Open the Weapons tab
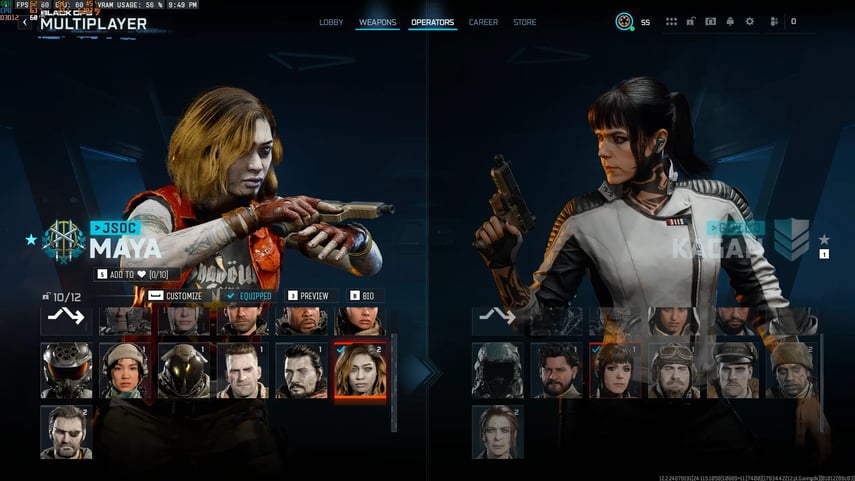 (x=376, y=22)
